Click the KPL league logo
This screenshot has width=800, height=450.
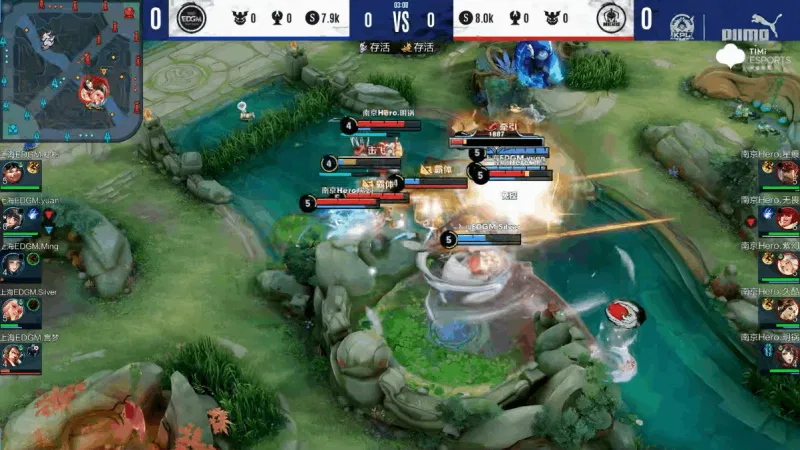(683, 21)
